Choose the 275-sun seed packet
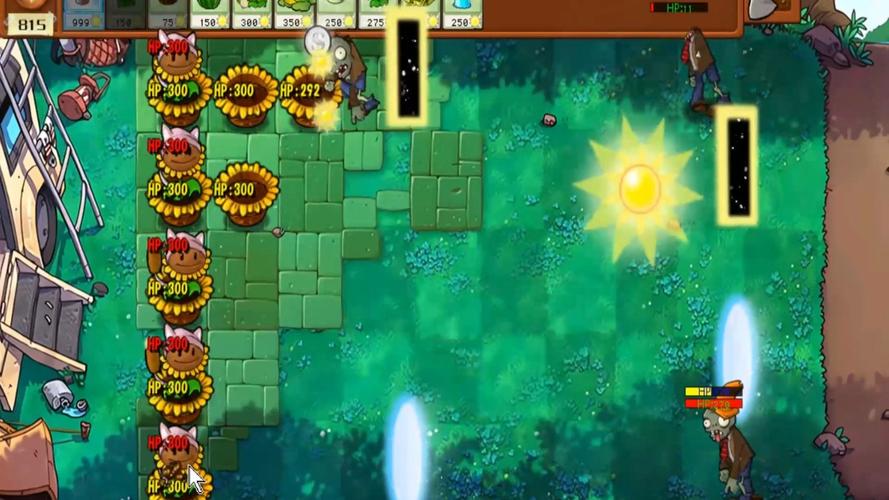889x500 pixels. coord(377,13)
